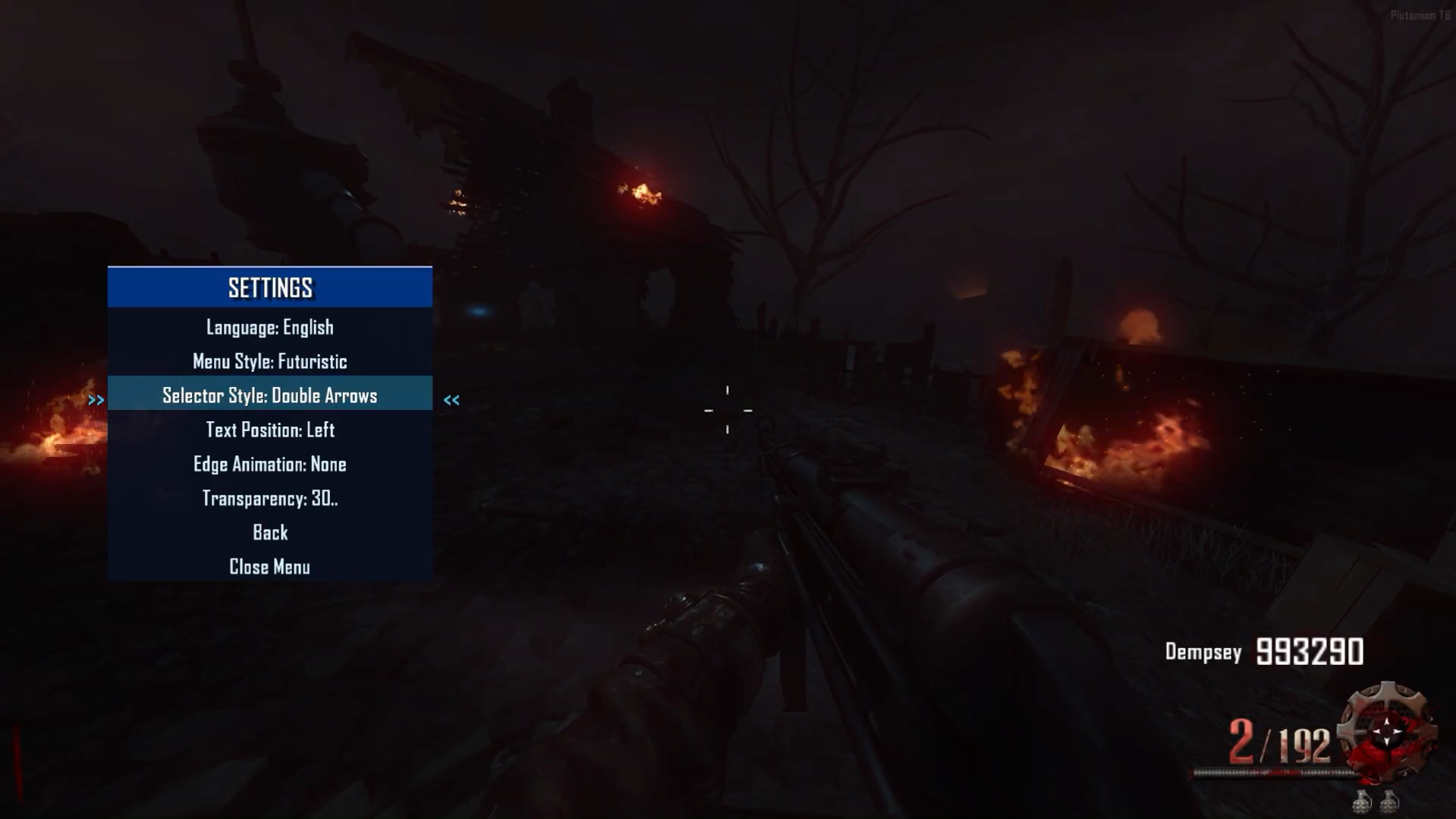The width and height of the screenshot is (1456, 819).
Task: Adjust the Transparency: 30 setting
Action: (x=269, y=498)
